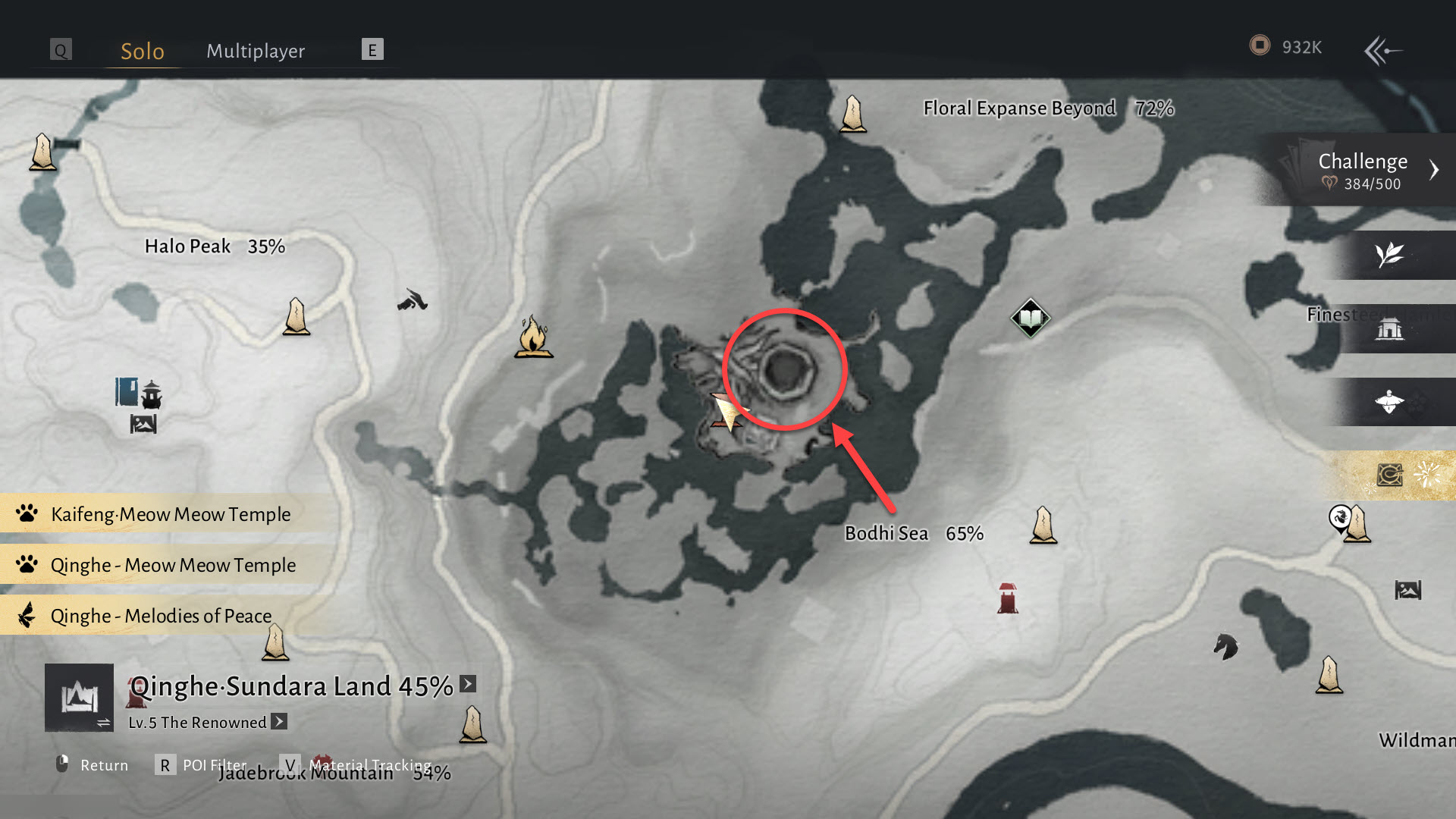Open the pavilion building side button
Viewport: 1456px width, 819px height.
1390,329
